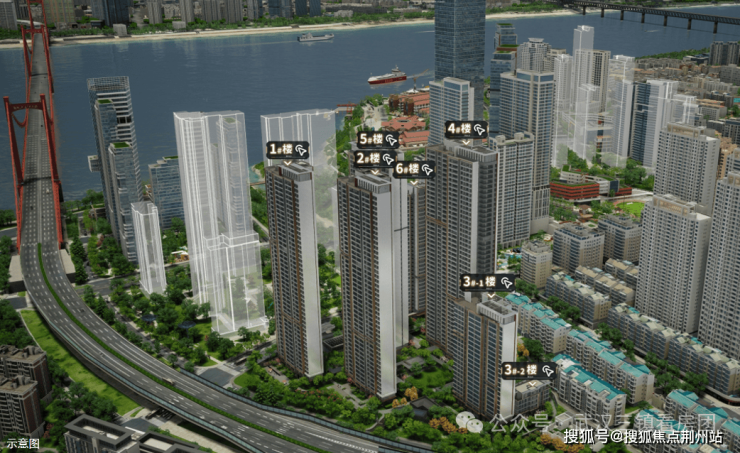The height and width of the screenshot is (453, 740).
Task: Open the 3#-1楼 building label
Action: (x=487, y=282)
